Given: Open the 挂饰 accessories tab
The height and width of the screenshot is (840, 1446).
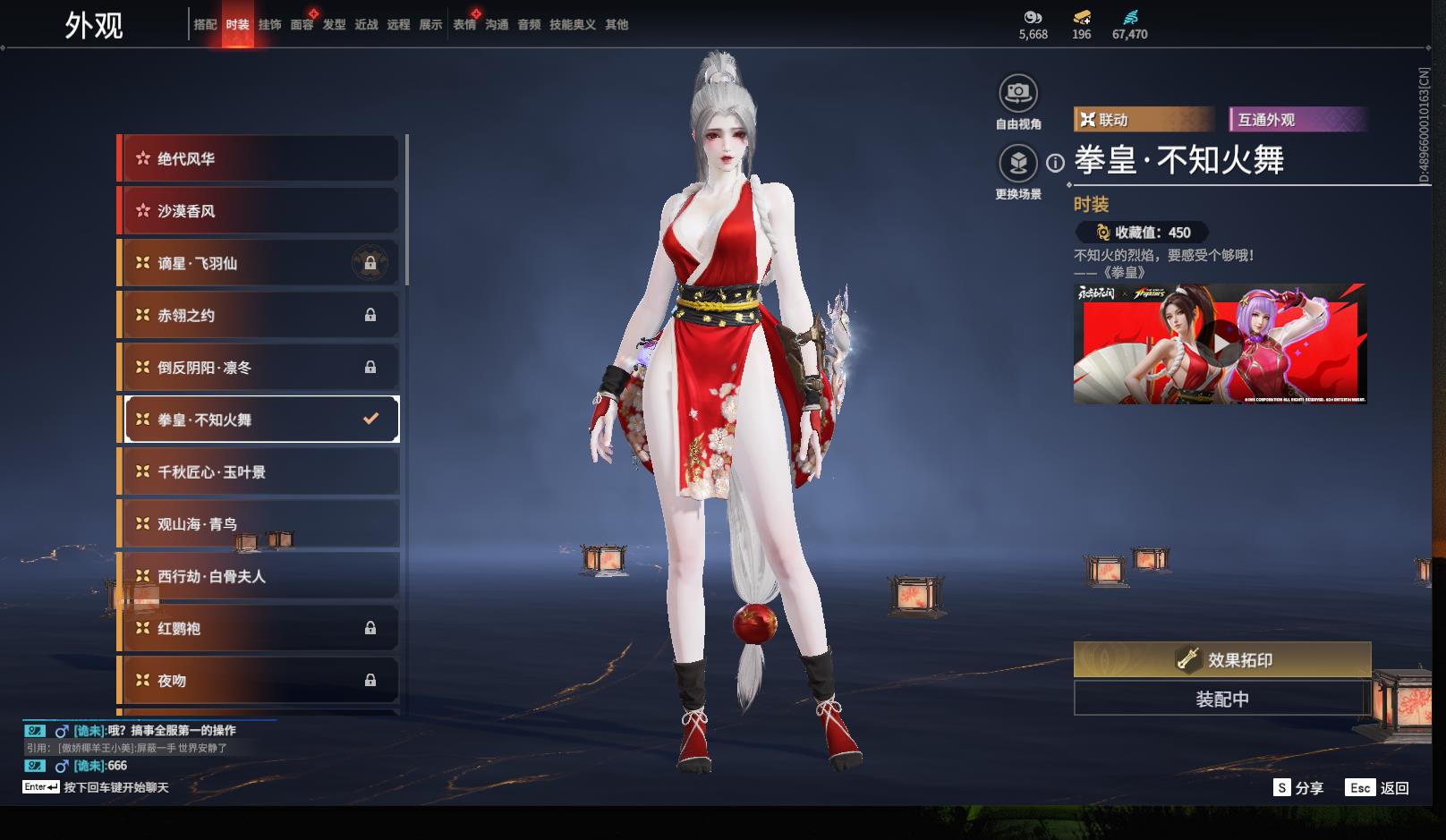Looking at the screenshot, I should (269, 25).
